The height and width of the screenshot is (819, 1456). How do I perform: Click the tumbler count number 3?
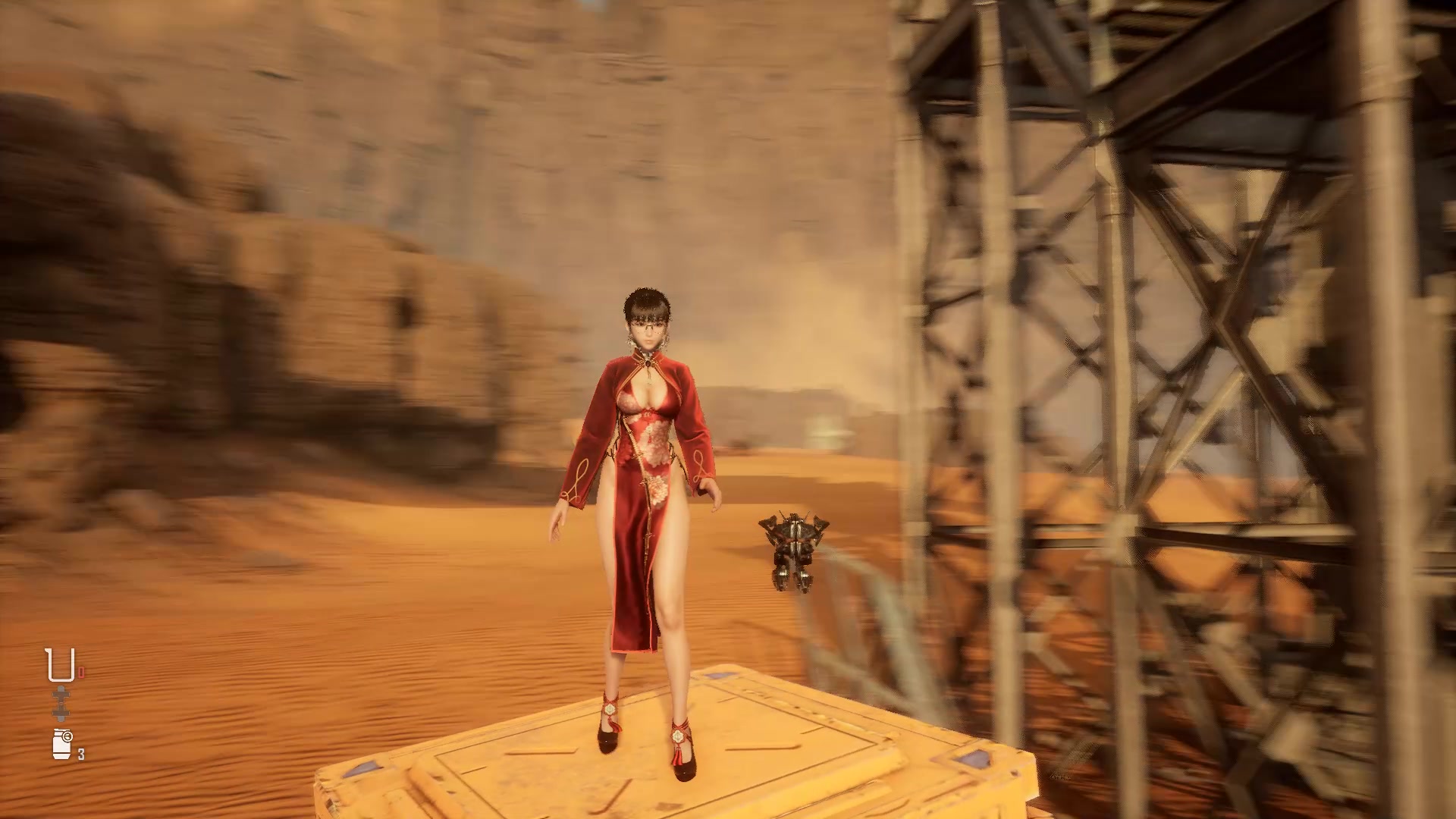point(80,753)
